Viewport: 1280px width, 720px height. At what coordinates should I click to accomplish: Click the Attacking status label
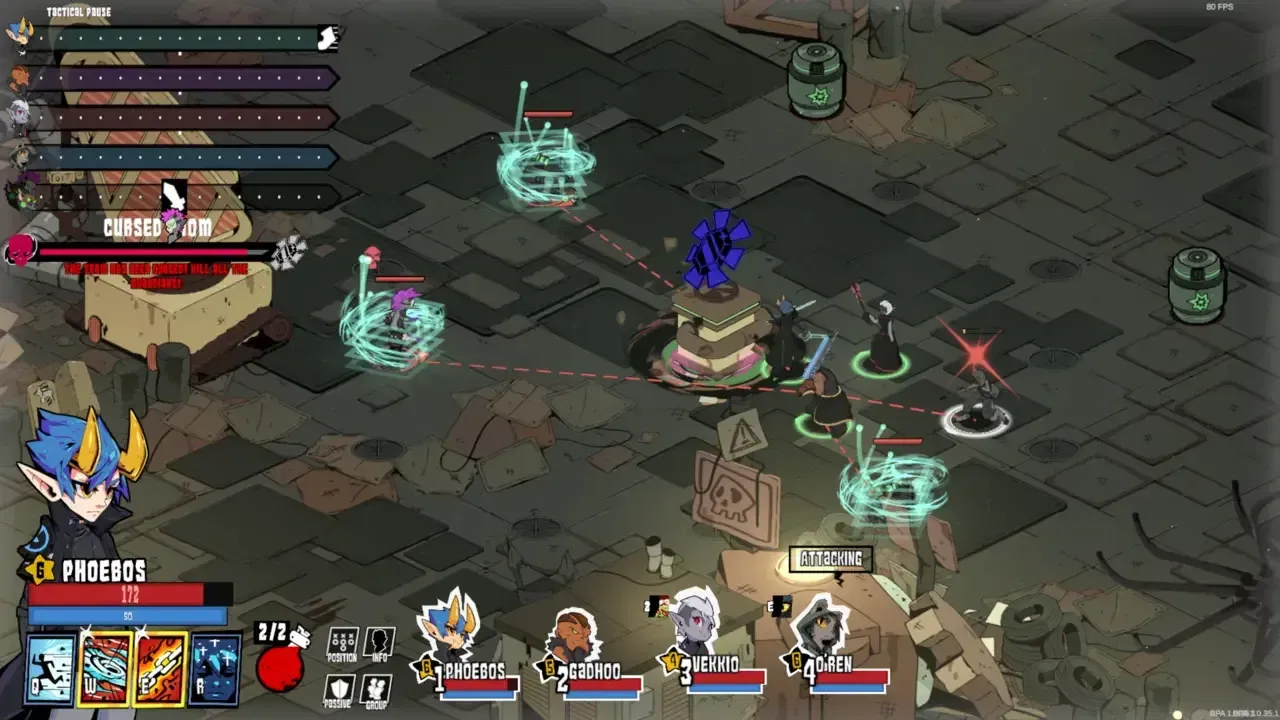click(x=832, y=560)
